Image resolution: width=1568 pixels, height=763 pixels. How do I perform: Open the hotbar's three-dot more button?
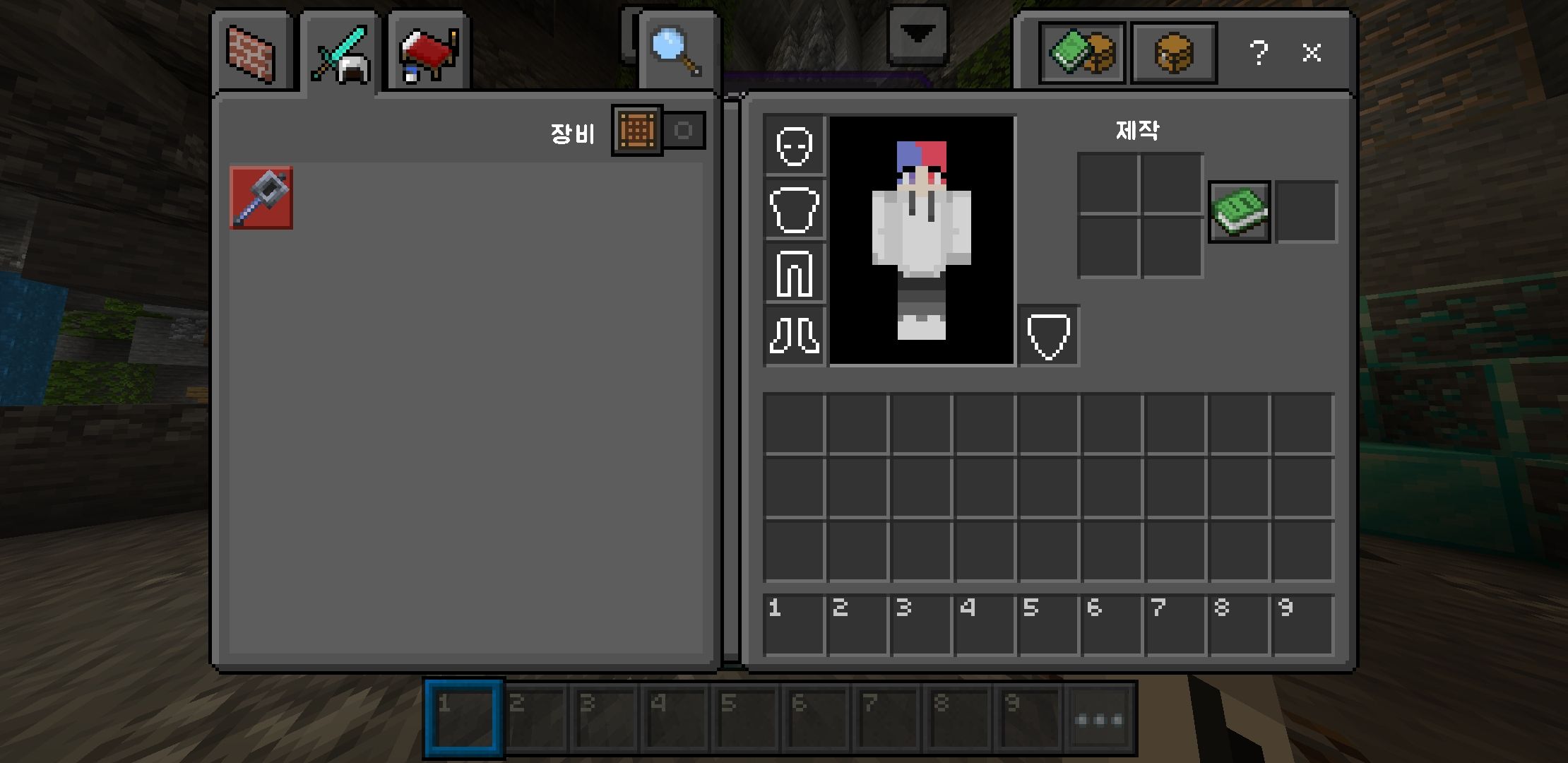point(1099,720)
